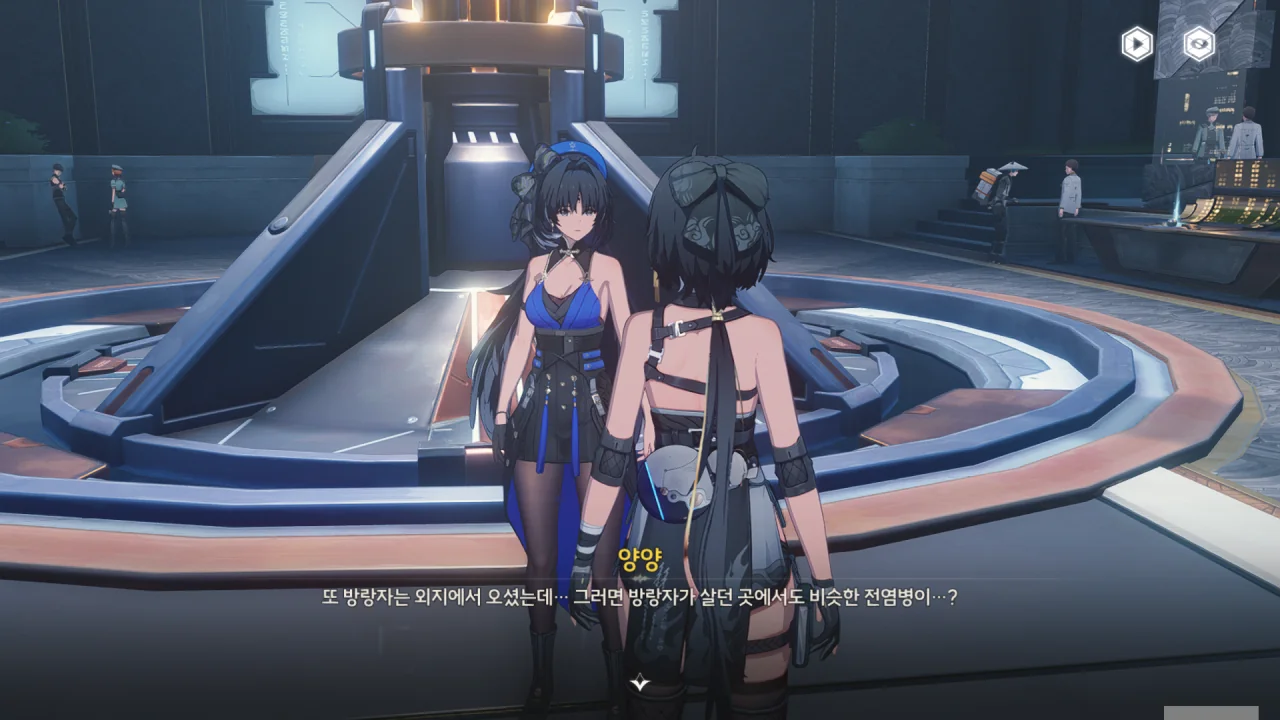Advance the dialogue via the star continue marker
Viewport: 1280px width, 720px height.
(640, 683)
